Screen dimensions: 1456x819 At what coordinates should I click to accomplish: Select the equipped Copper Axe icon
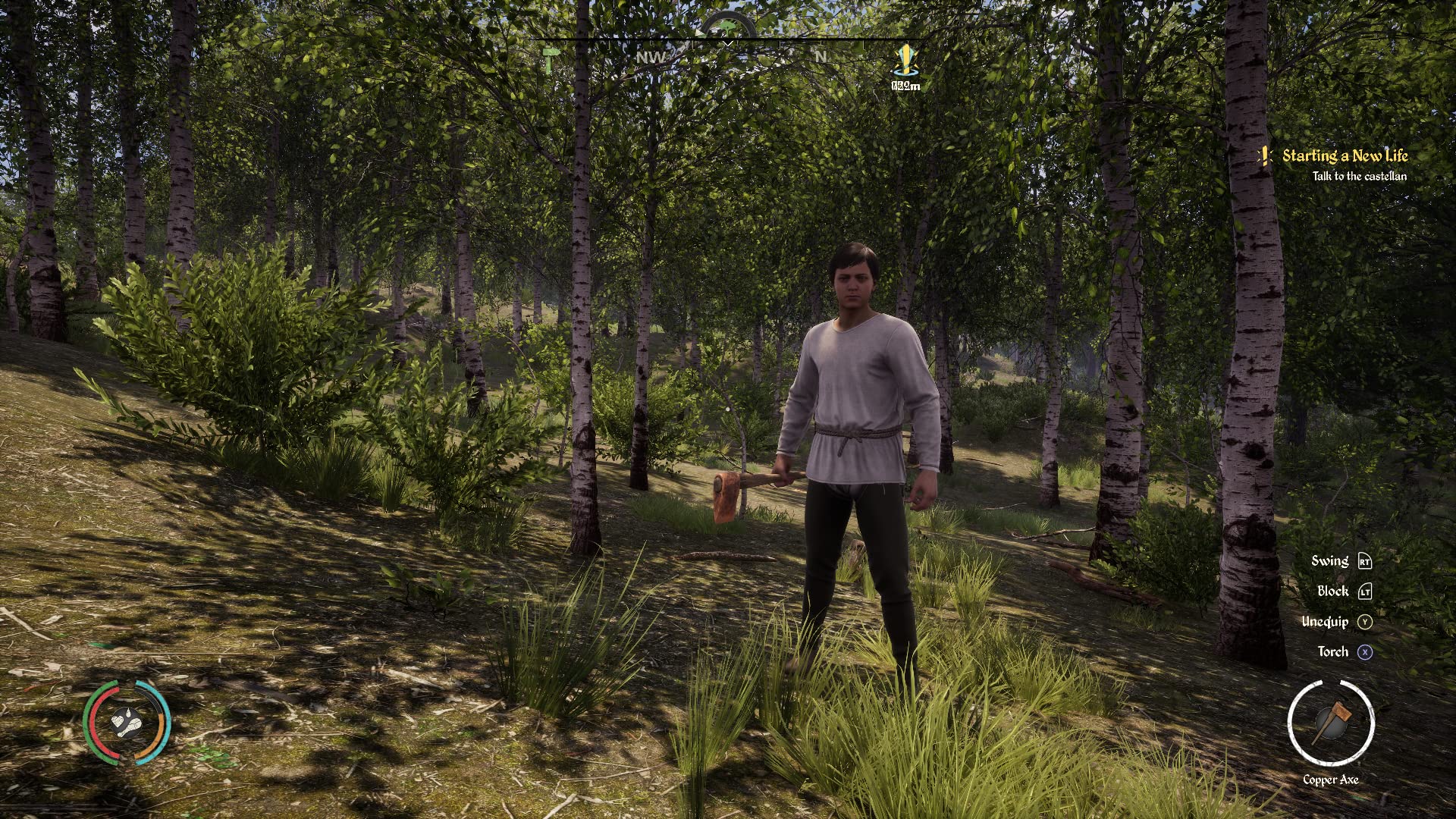[x=1331, y=723]
